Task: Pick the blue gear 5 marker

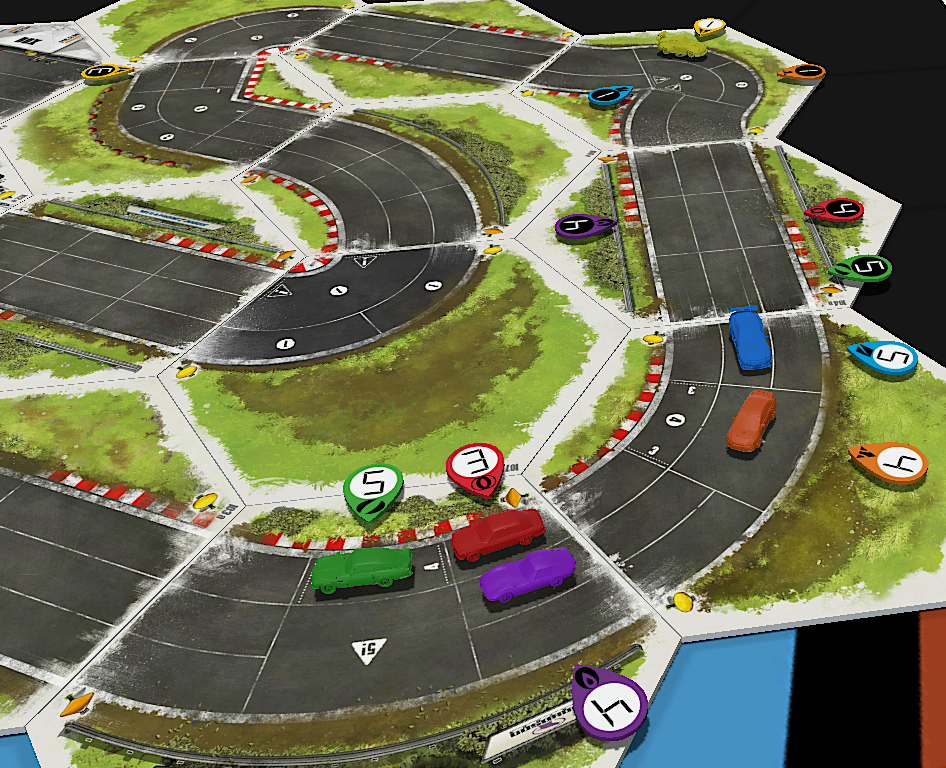Action: 884,357
